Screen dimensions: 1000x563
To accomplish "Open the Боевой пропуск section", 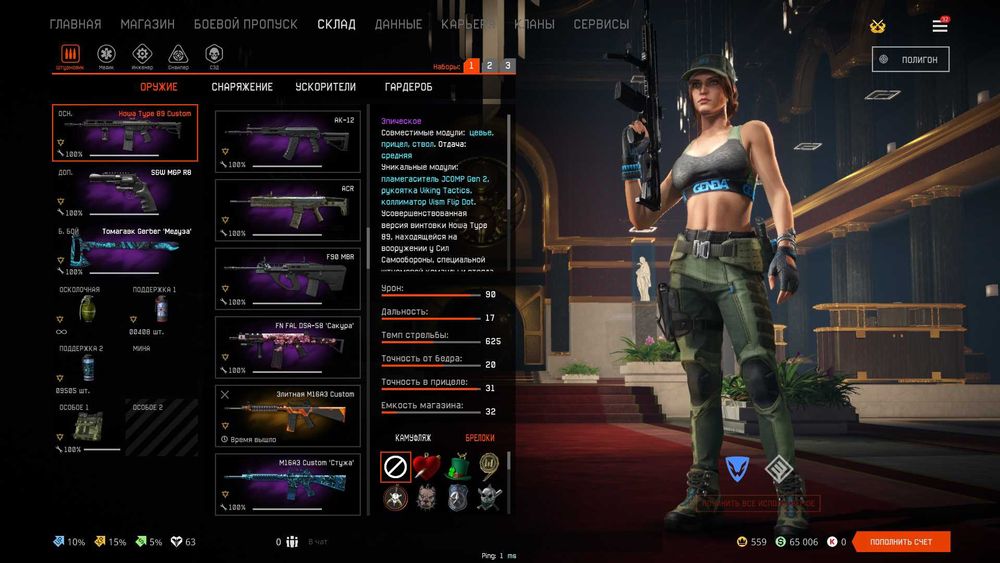I will [245, 24].
